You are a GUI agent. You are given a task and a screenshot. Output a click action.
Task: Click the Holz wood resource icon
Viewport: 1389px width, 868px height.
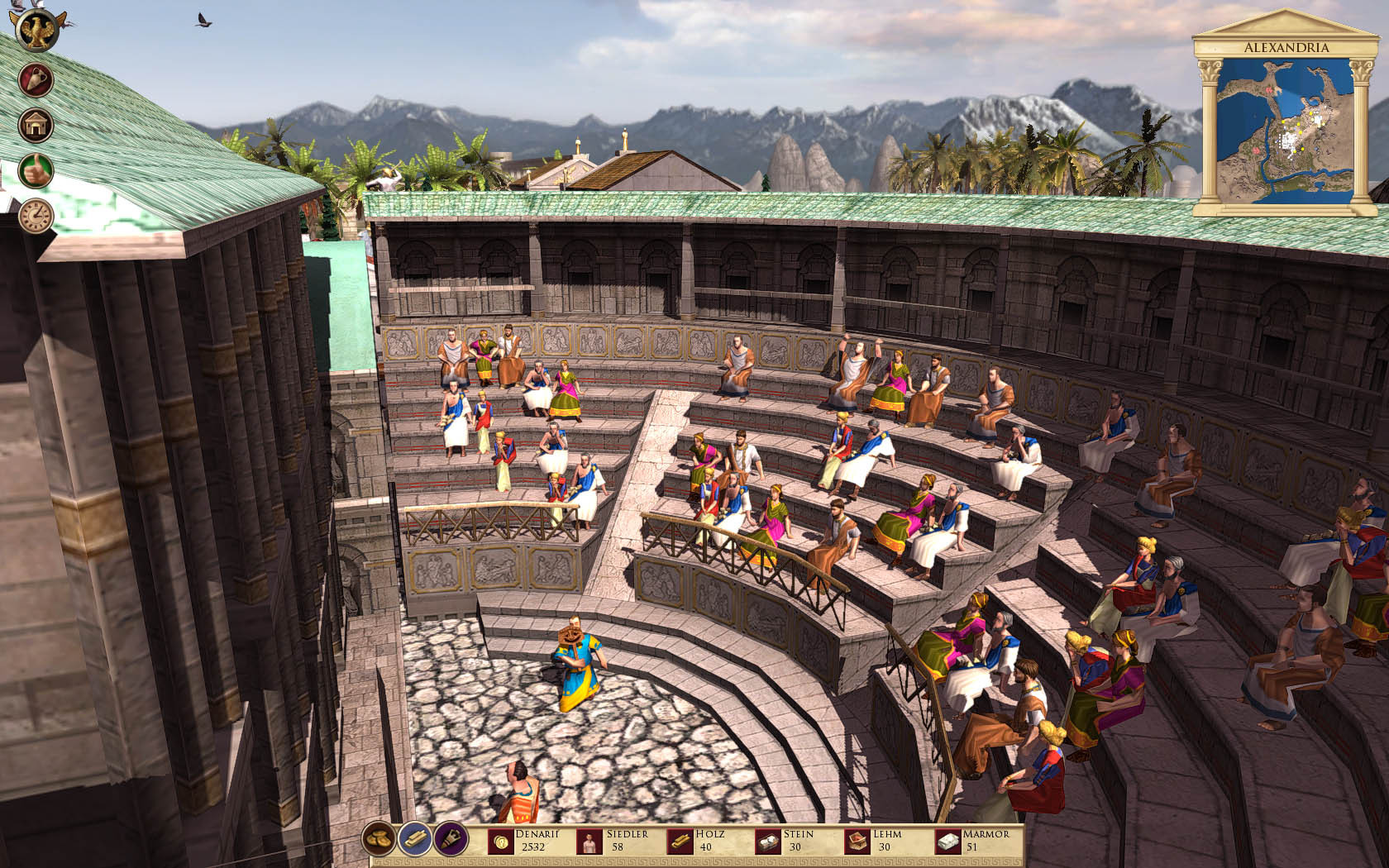pyautogui.click(x=680, y=842)
